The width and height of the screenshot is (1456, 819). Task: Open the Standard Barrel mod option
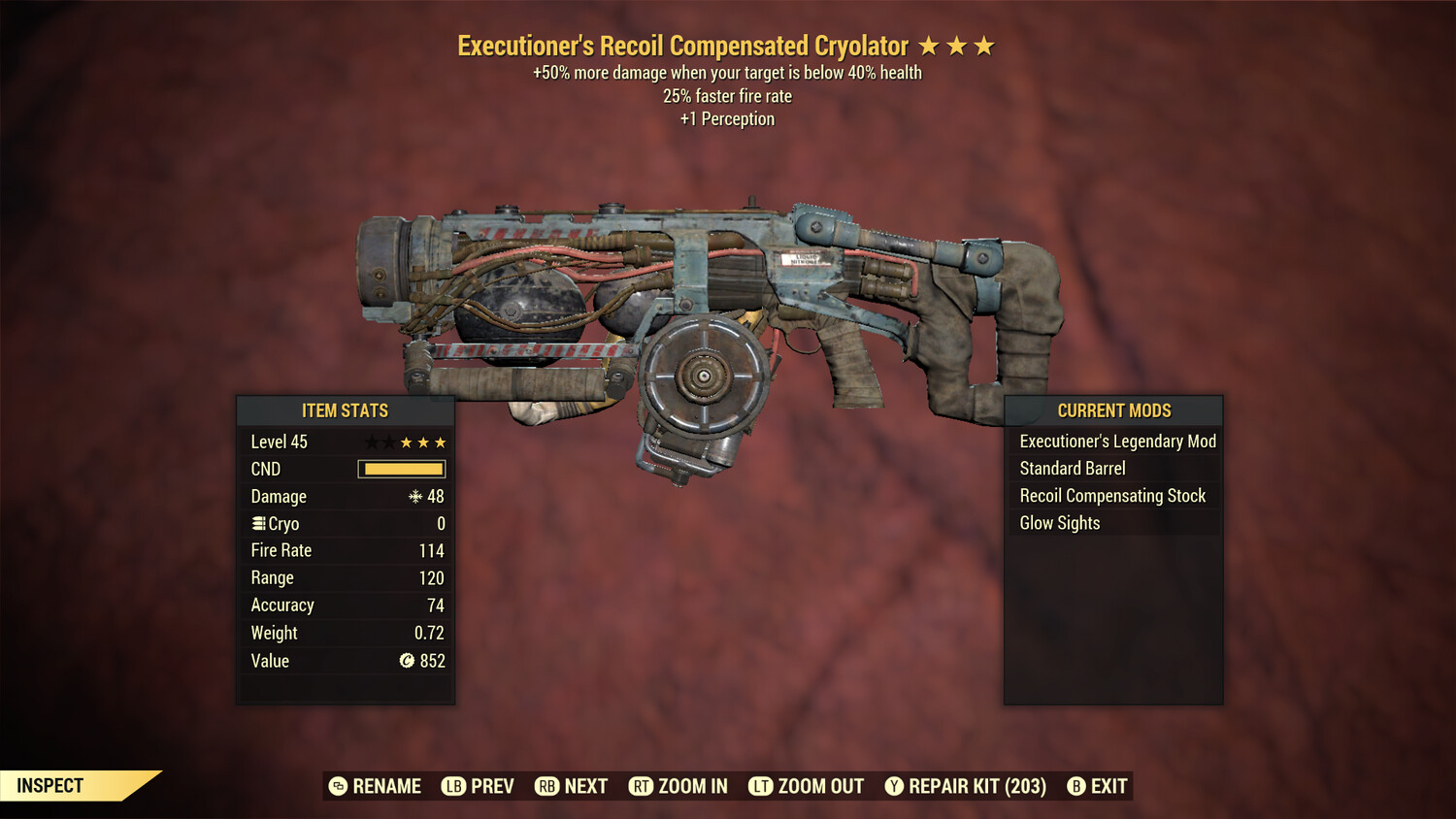click(x=1072, y=468)
